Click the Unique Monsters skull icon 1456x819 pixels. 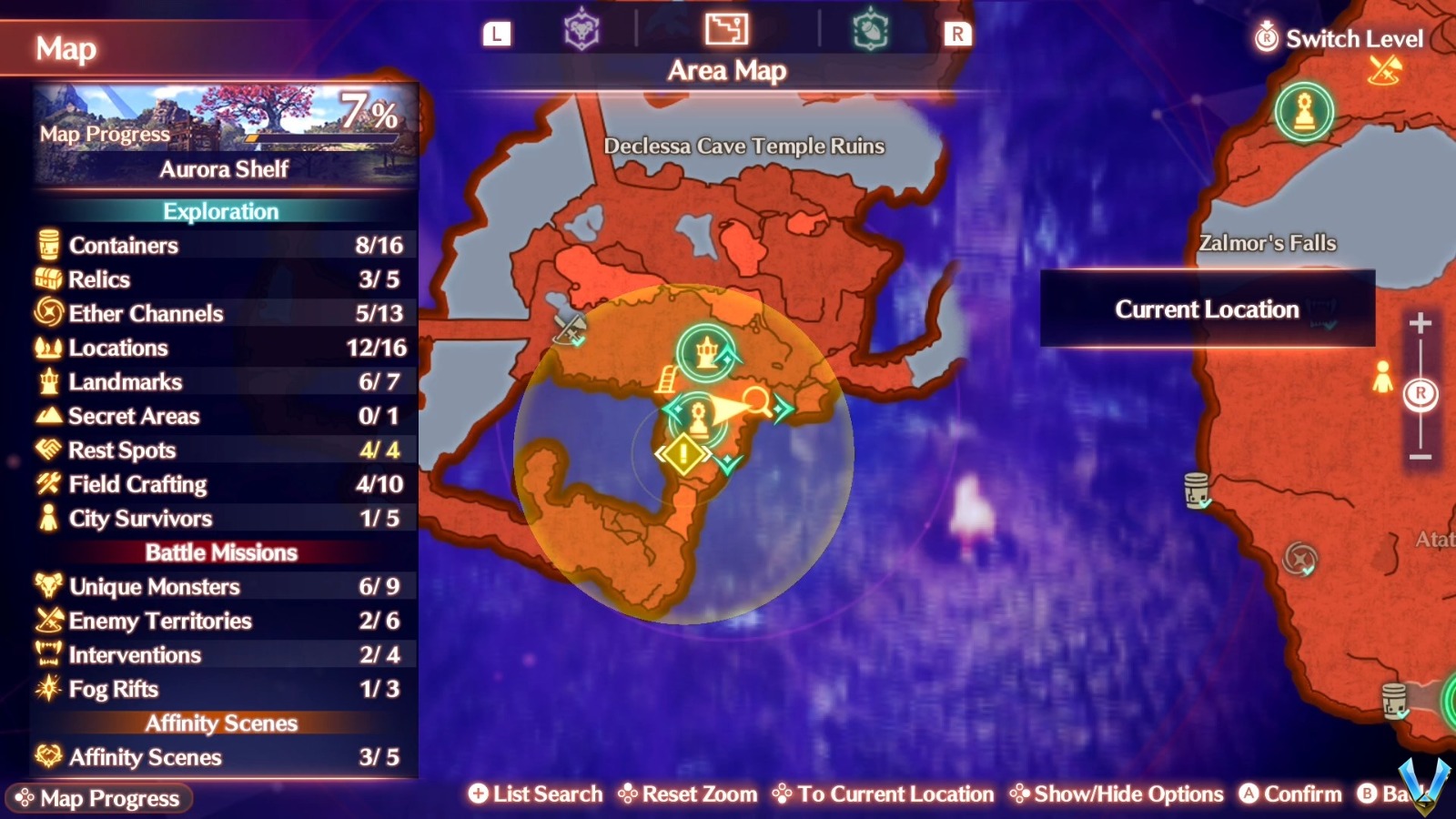[47, 587]
